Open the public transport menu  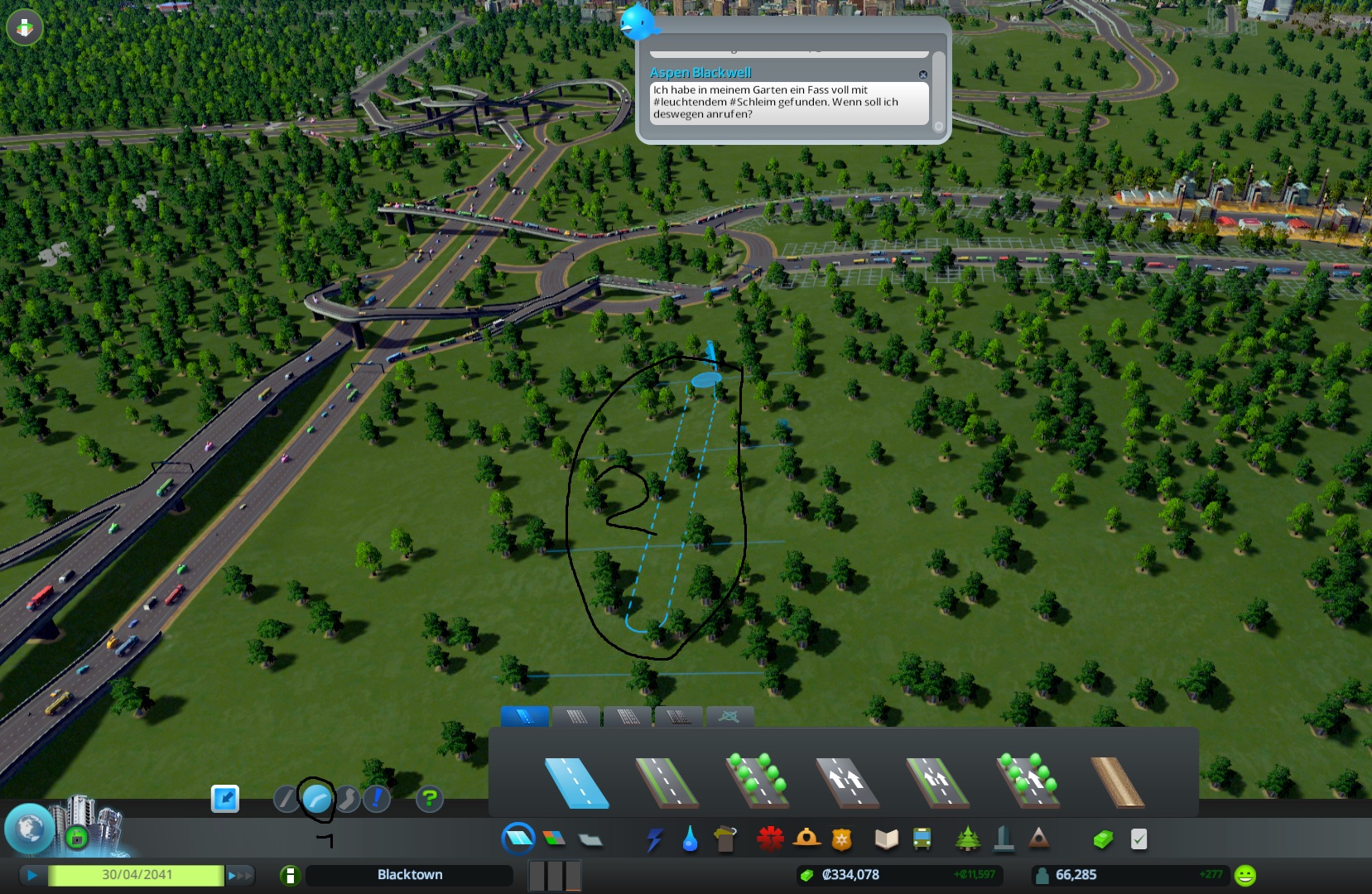(922, 839)
